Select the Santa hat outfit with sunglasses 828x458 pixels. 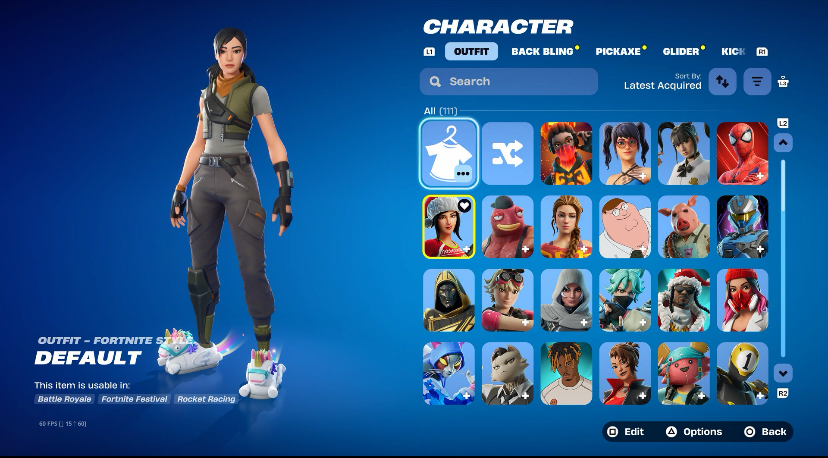[x=684, y=300]
